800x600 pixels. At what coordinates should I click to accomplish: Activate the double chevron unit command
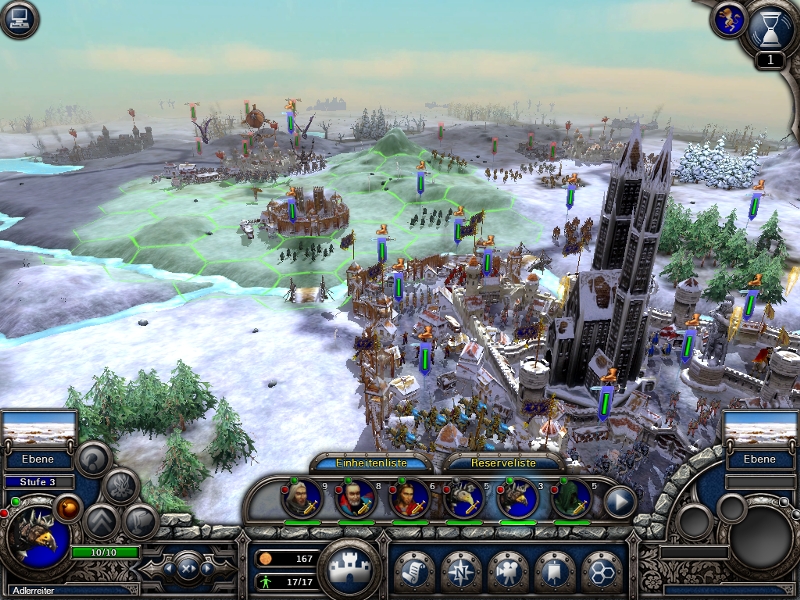(x=102, y=521)
